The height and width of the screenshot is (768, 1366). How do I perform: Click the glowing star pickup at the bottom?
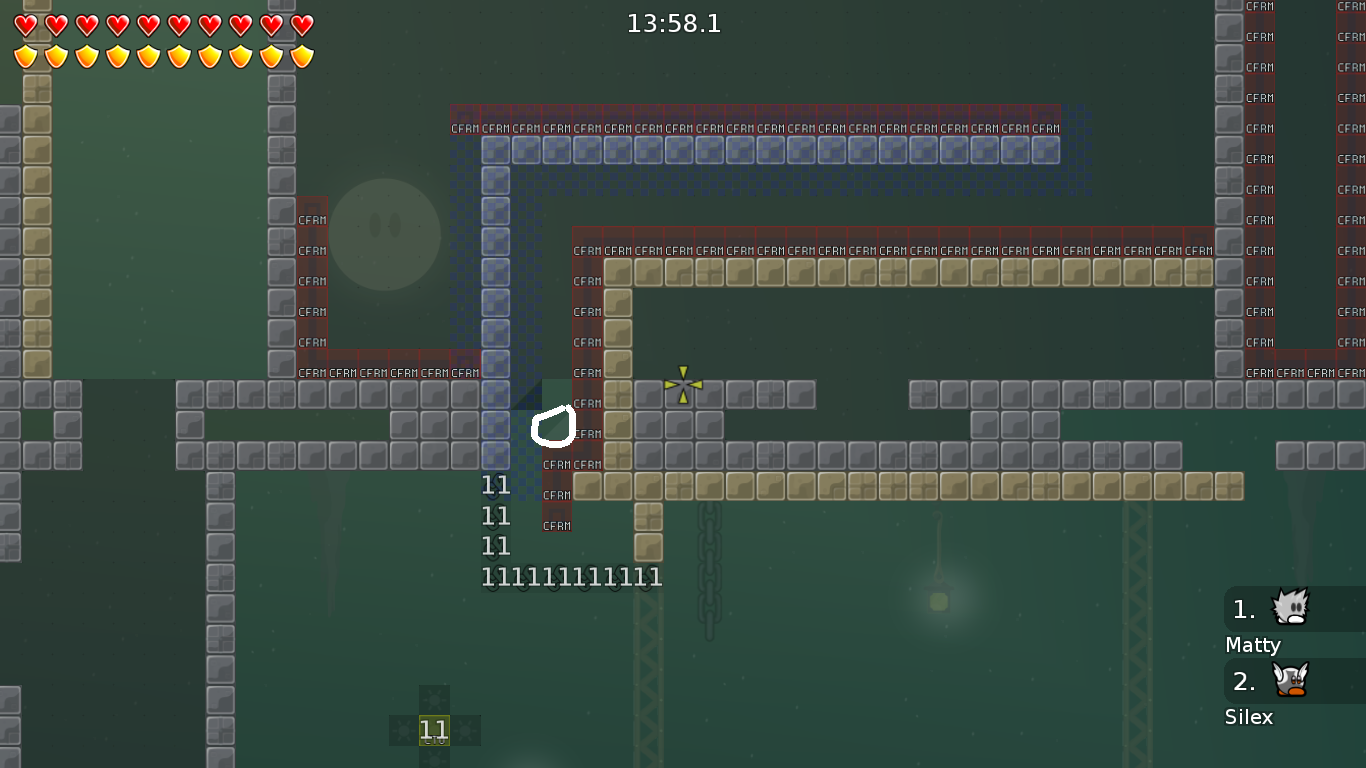point(435,729)
